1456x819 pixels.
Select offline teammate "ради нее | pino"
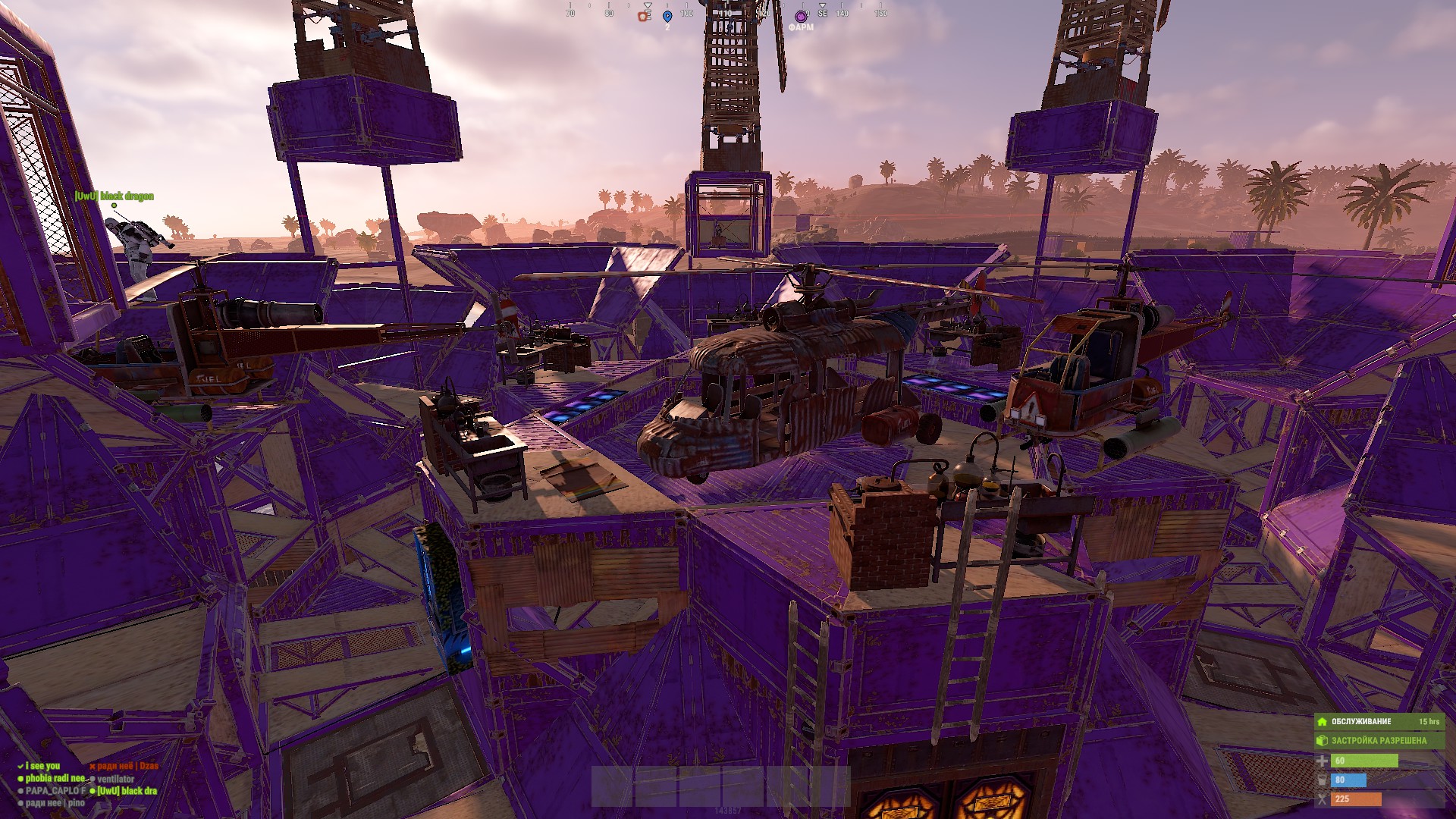[55, 802]
